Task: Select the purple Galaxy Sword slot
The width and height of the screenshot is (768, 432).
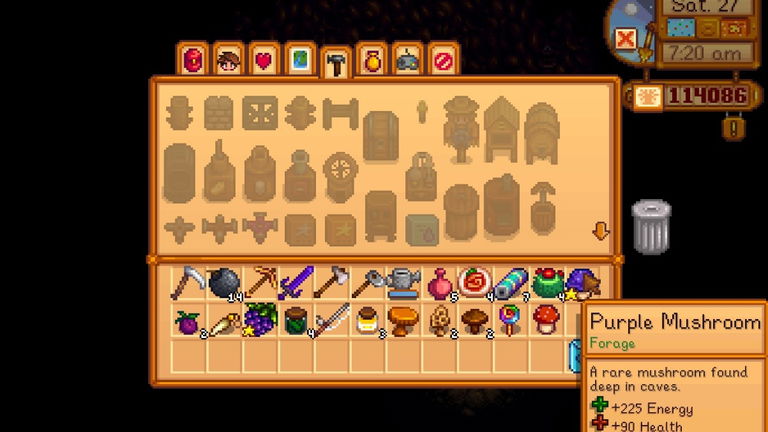Action: (297, 284)
